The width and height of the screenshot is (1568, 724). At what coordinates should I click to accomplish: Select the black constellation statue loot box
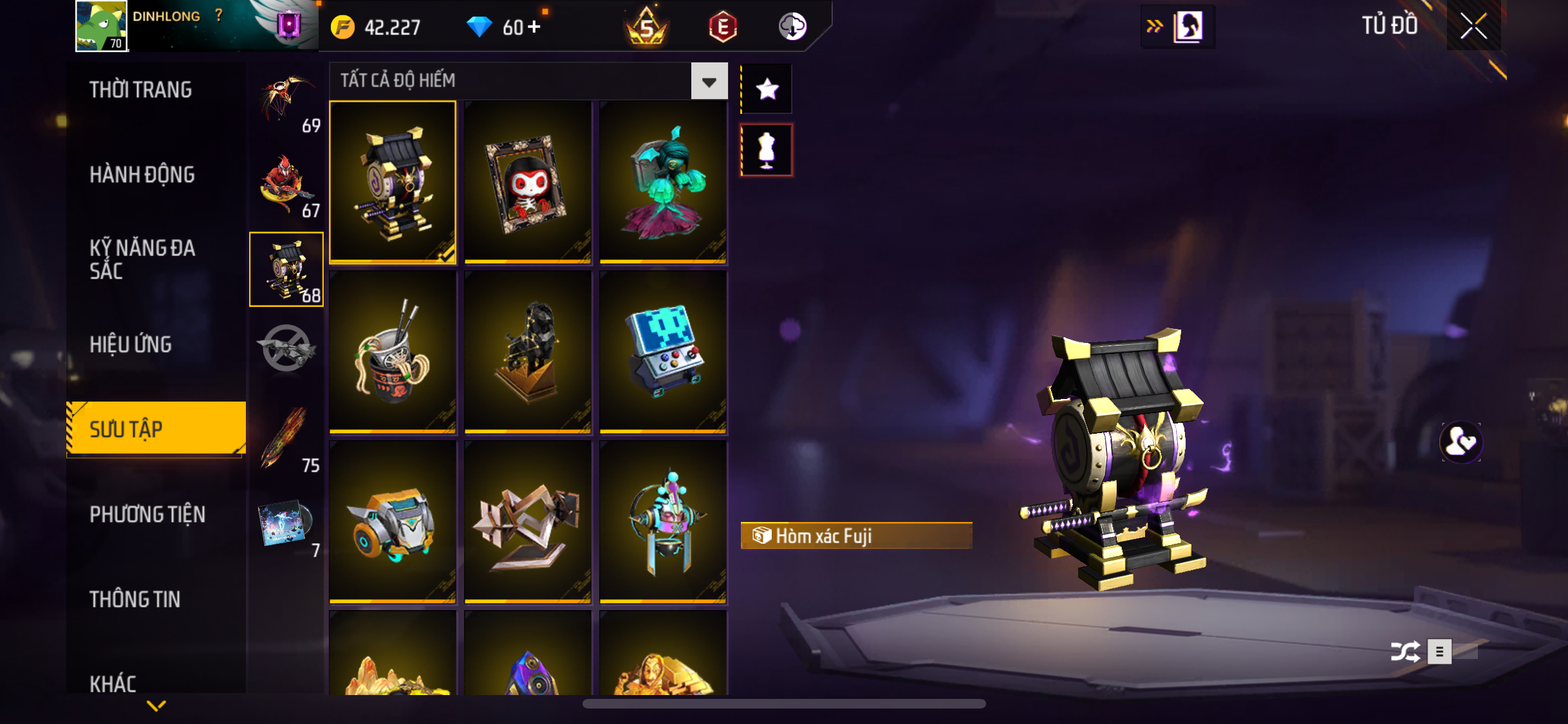(528, 352)
